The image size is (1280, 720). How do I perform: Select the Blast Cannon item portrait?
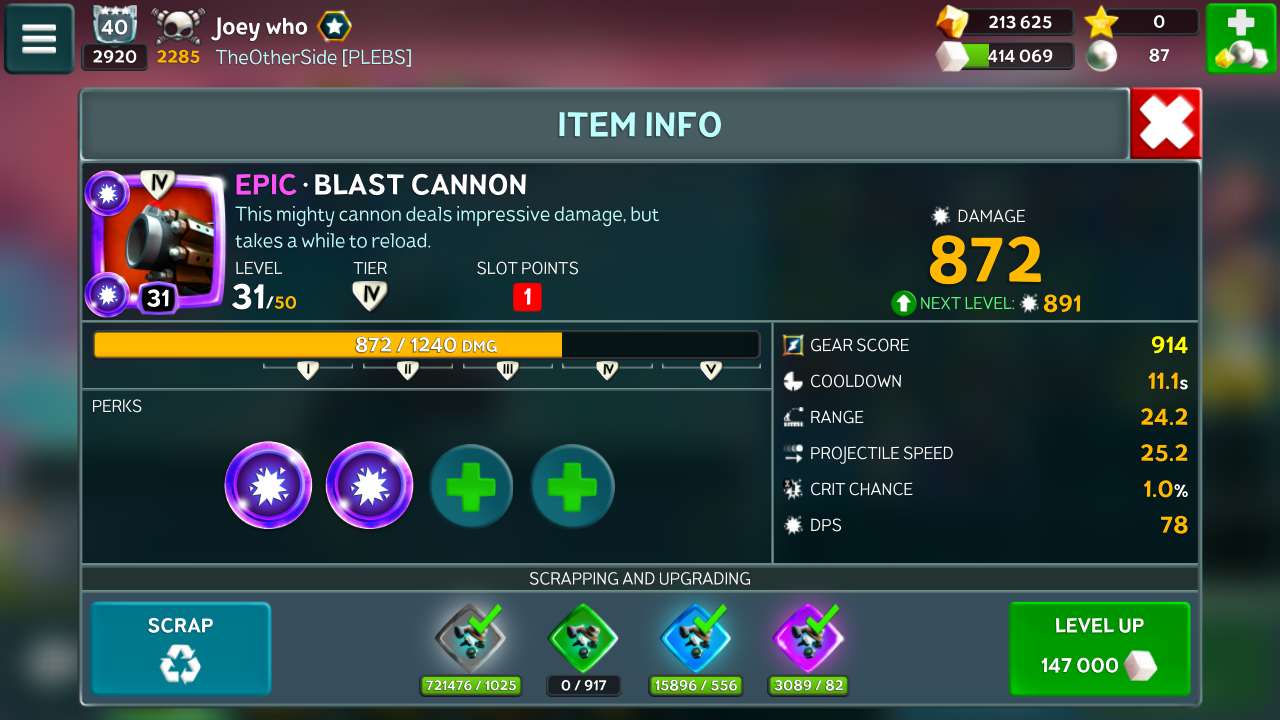click(159, 243)
